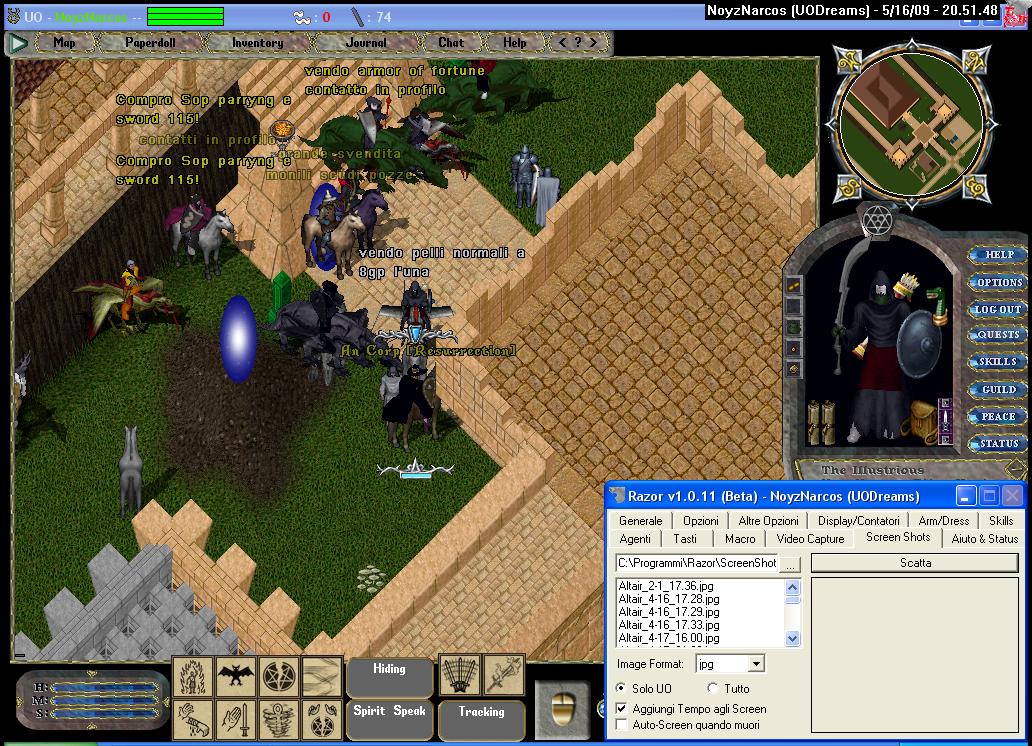Click the LOG OUT button
Screen dimensions: 1032x746
coord(999,309)
